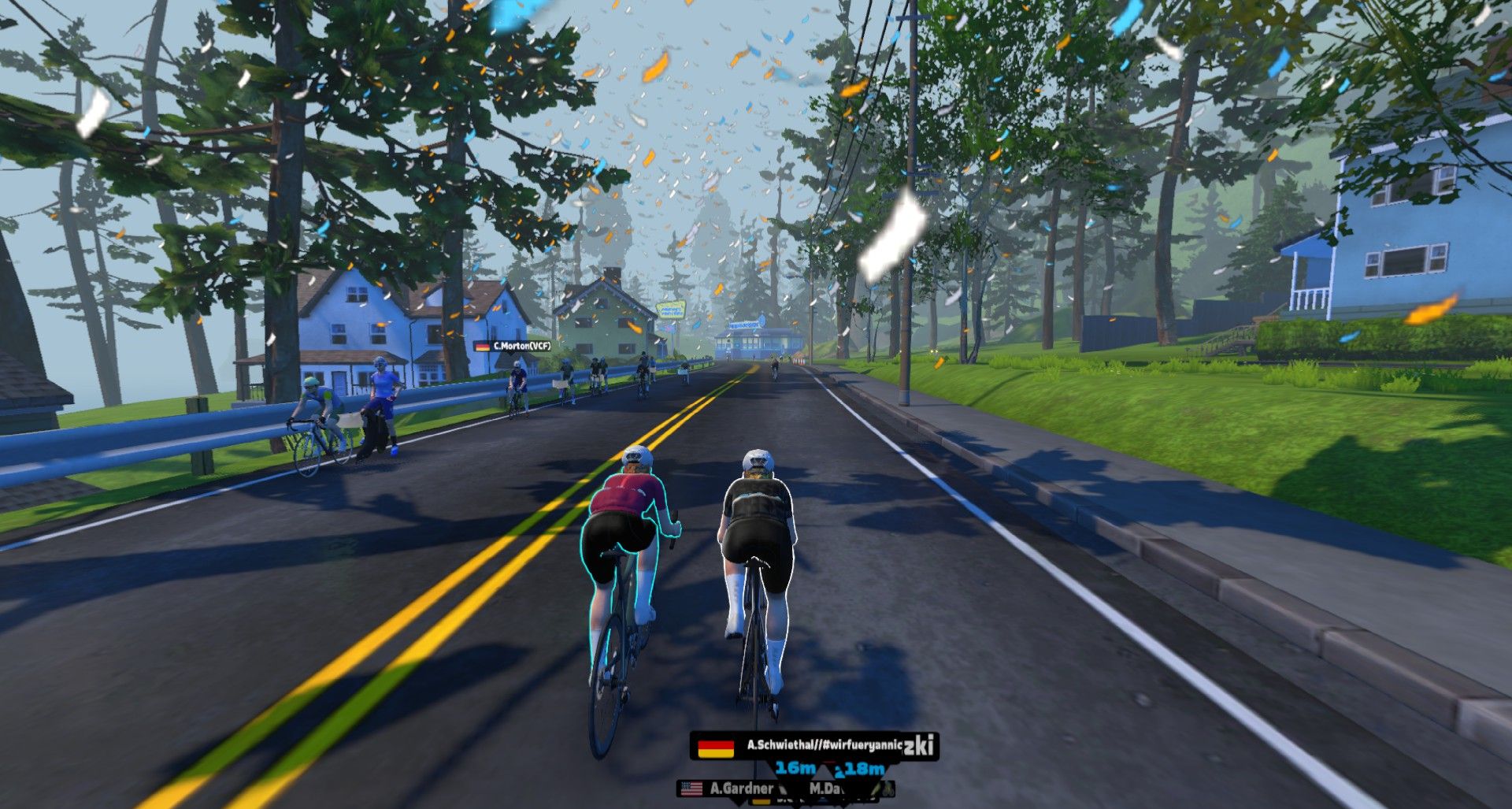Image resolution: width=1512 pixels, height=809 pixels.
Task: Select the C.Morton(VCF) rider name tag
Action: coord(513,346)
